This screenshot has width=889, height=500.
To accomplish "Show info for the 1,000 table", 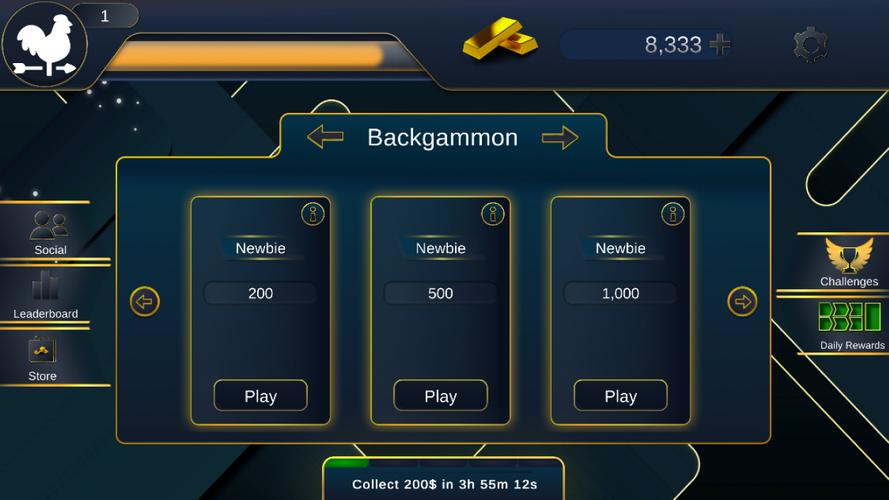I will [x=673, y=213].
